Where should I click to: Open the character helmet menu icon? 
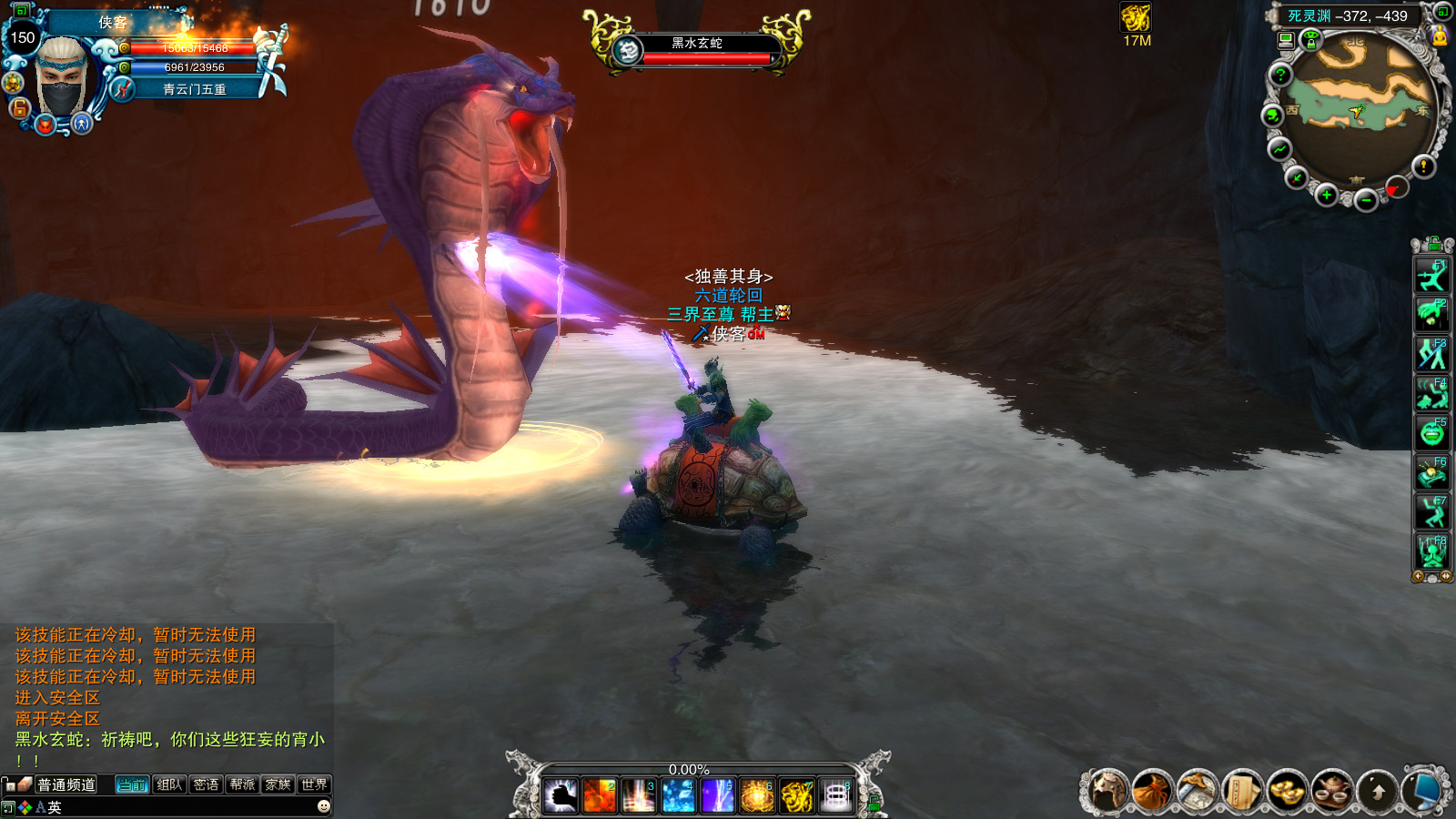click(1107, 791)
